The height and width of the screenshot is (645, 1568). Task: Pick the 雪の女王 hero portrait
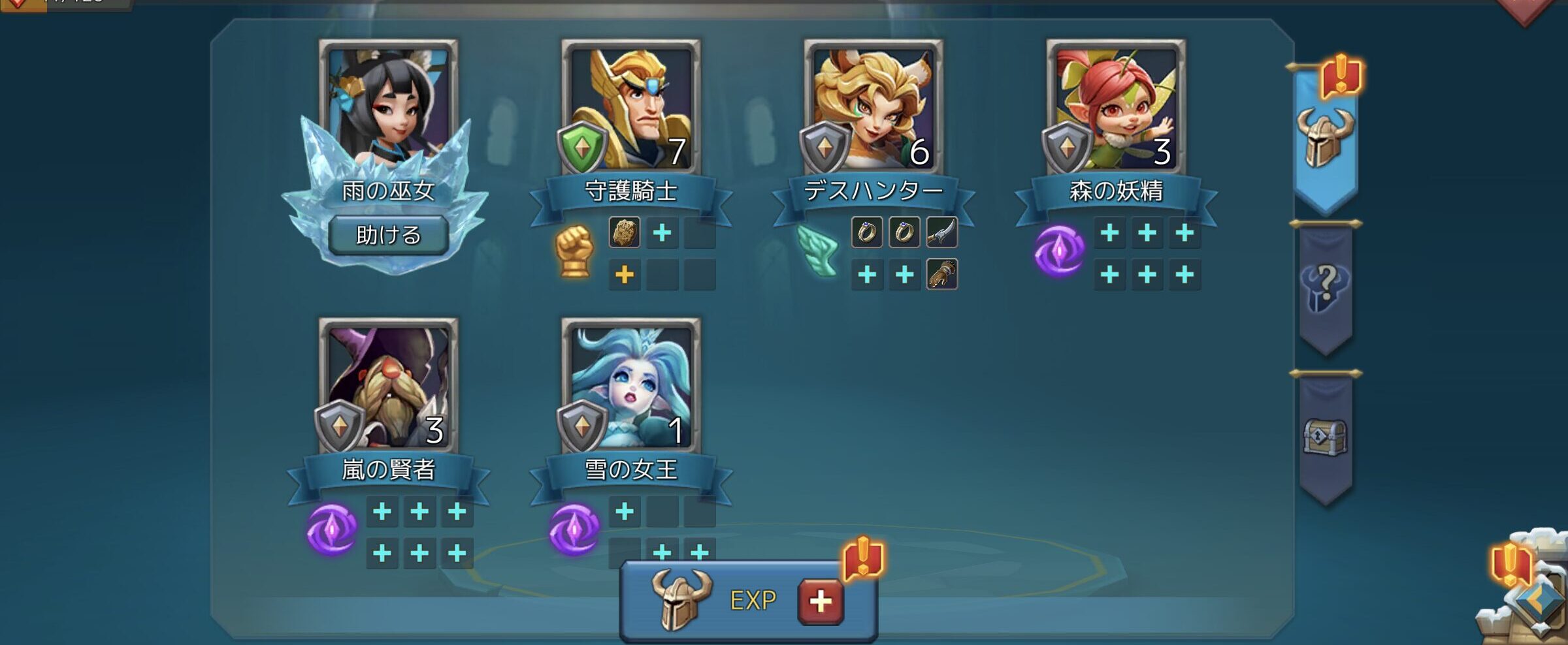631,384
